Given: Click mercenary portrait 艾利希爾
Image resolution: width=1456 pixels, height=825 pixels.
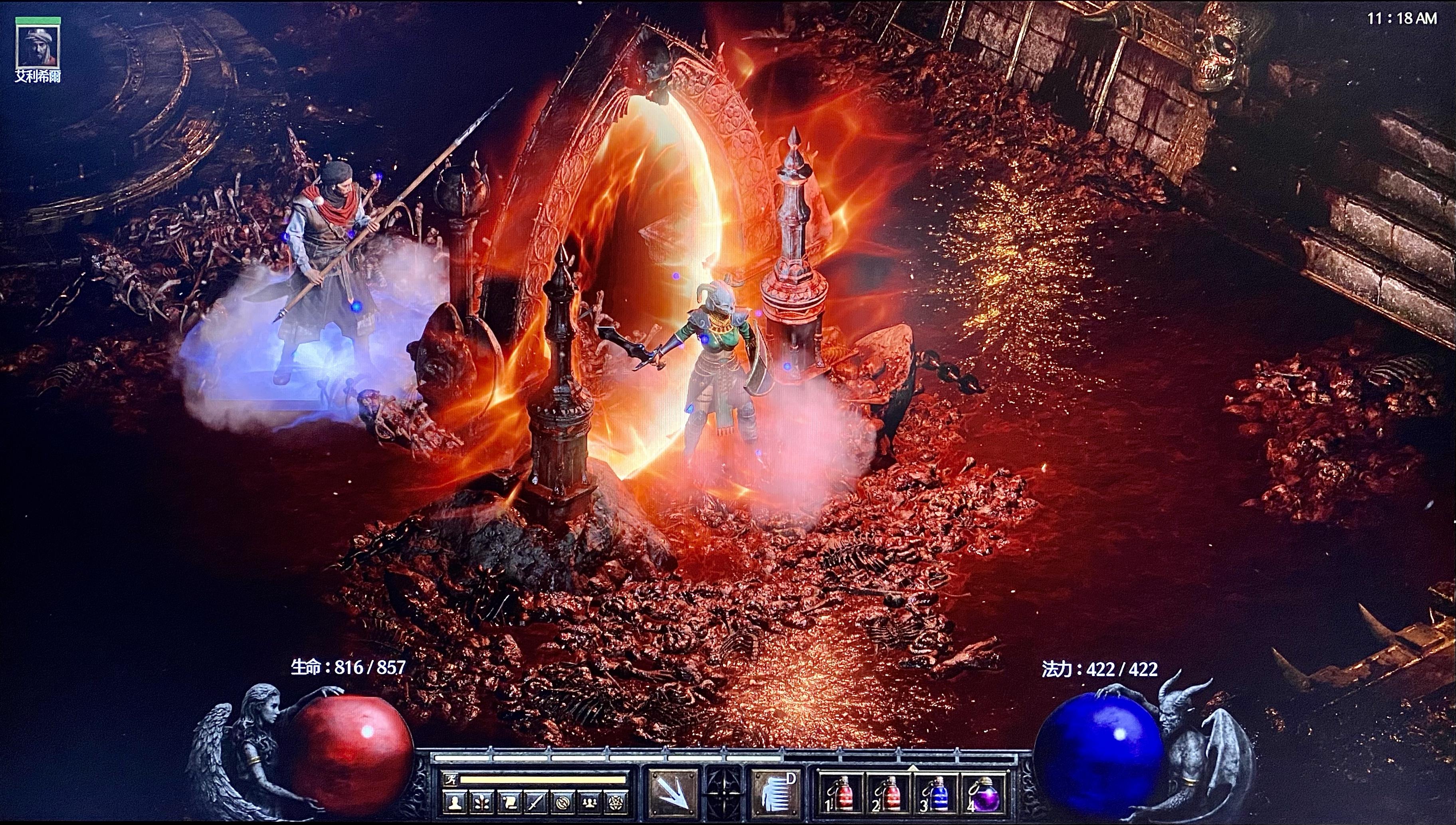Looking at the screenshot, I should pyautogui.click(x=38, y=47).
